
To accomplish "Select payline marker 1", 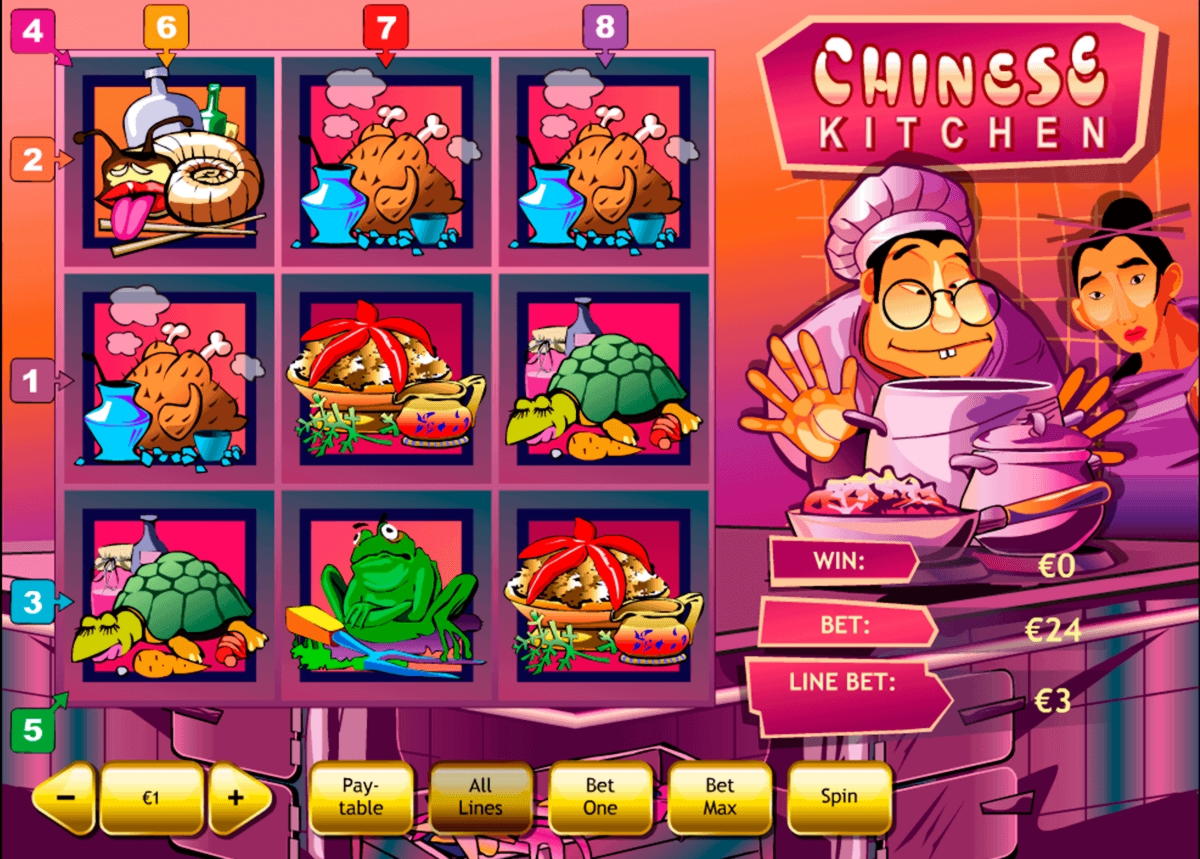I will pos(32,380).
